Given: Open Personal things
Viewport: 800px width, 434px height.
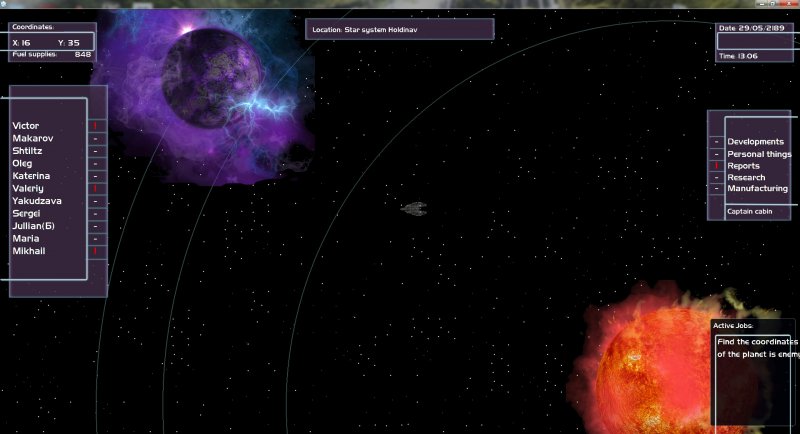Looking at the screenshot, I should pyautogui.click(x=759, y=154).
